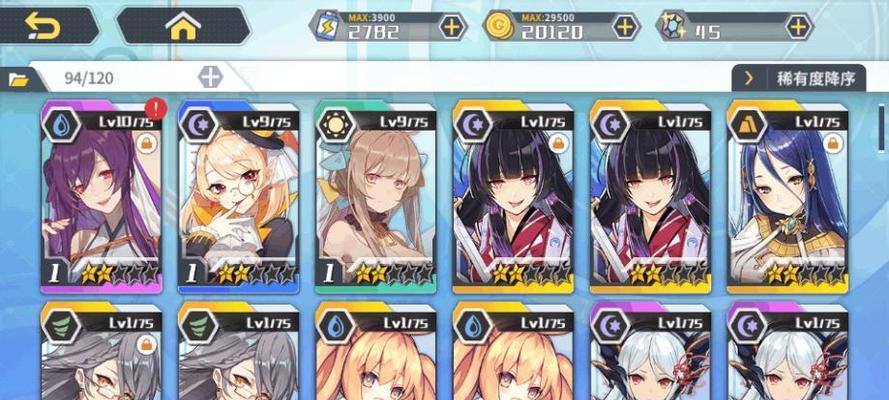The width and height of the screenshot is (889, 400).
Task: Pick the brown-haired Lv9 sun card
Action: pos(376,197)
